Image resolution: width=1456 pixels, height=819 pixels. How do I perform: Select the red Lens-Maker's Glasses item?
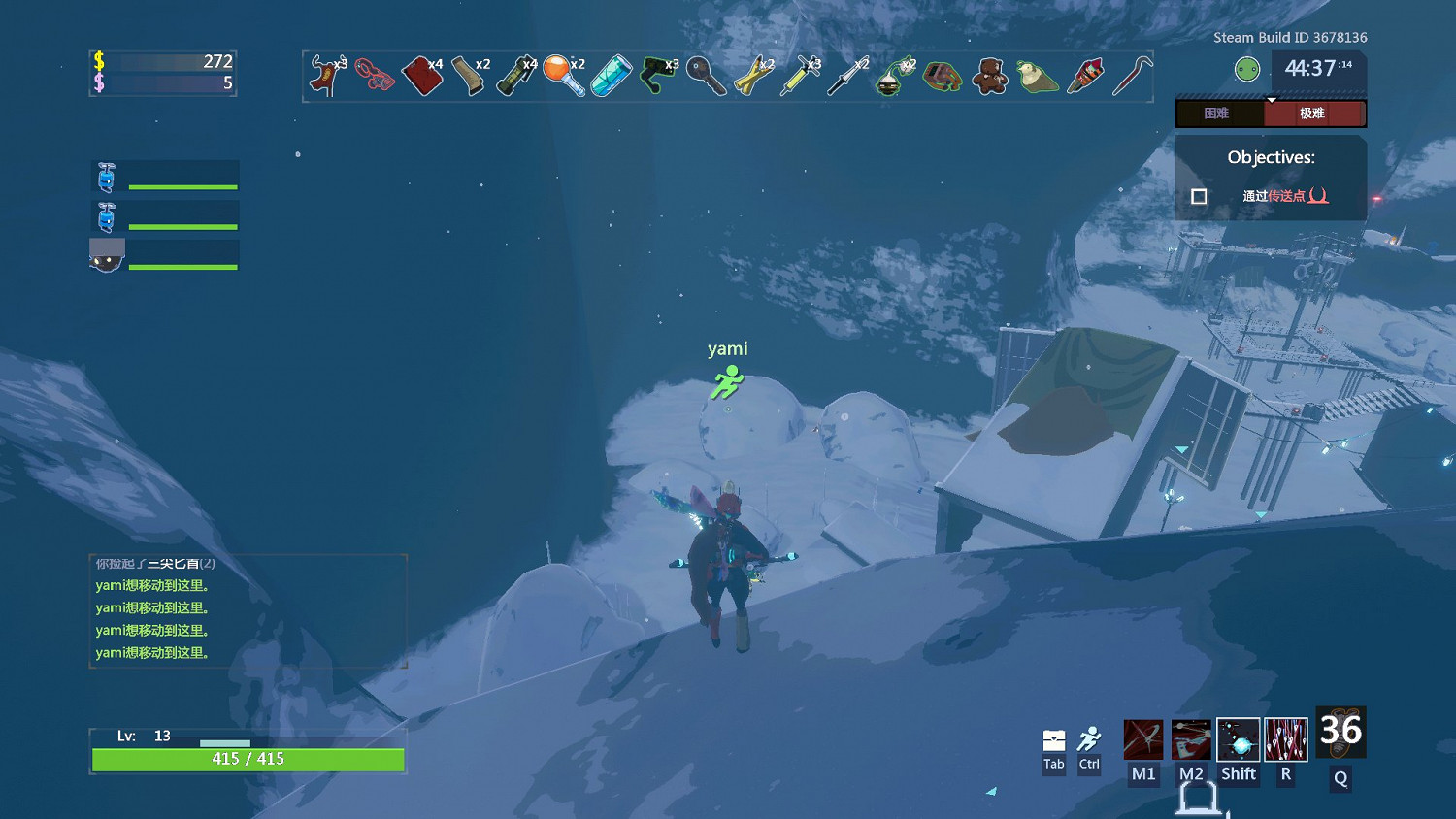pos(374,75)
